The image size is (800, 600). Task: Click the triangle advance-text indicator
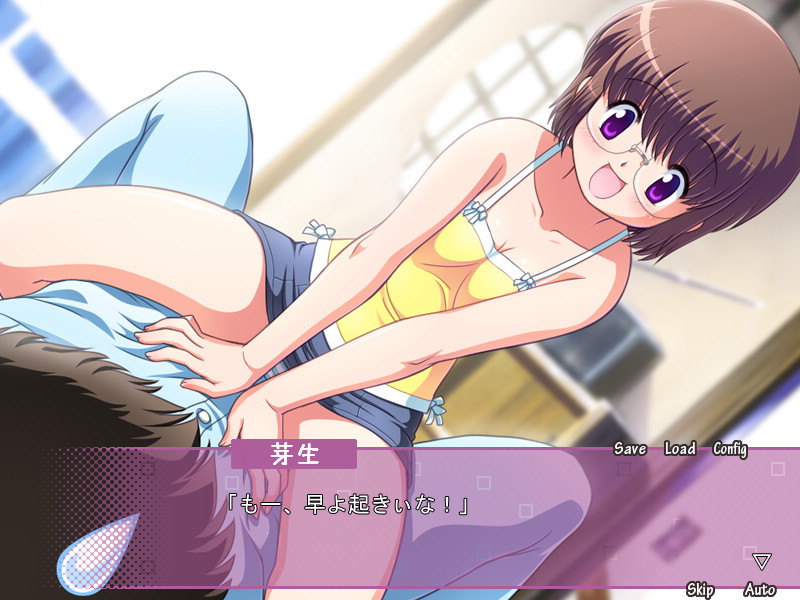tap(762, 561)
